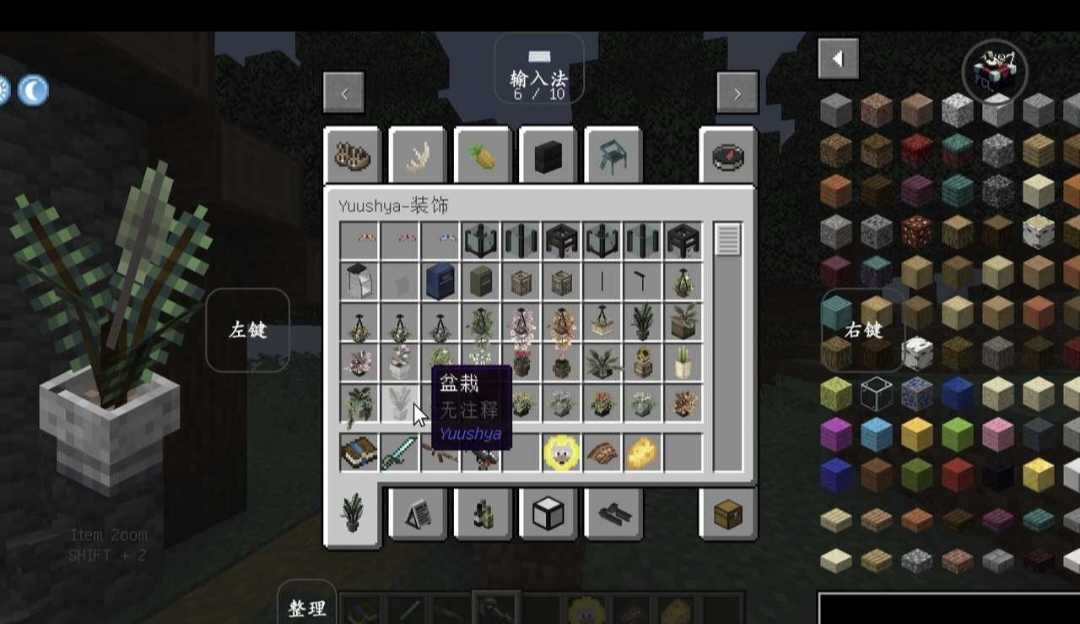Tap the 右键 right-click touch button

coord(861,330)
